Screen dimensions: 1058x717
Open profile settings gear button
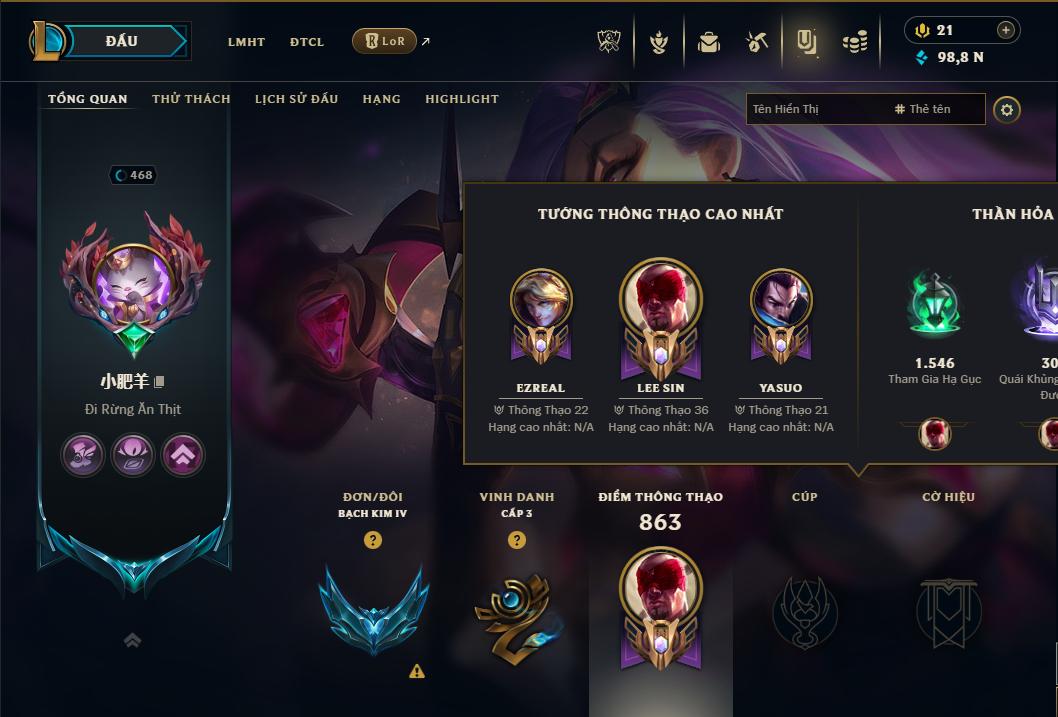point(1007,109)
